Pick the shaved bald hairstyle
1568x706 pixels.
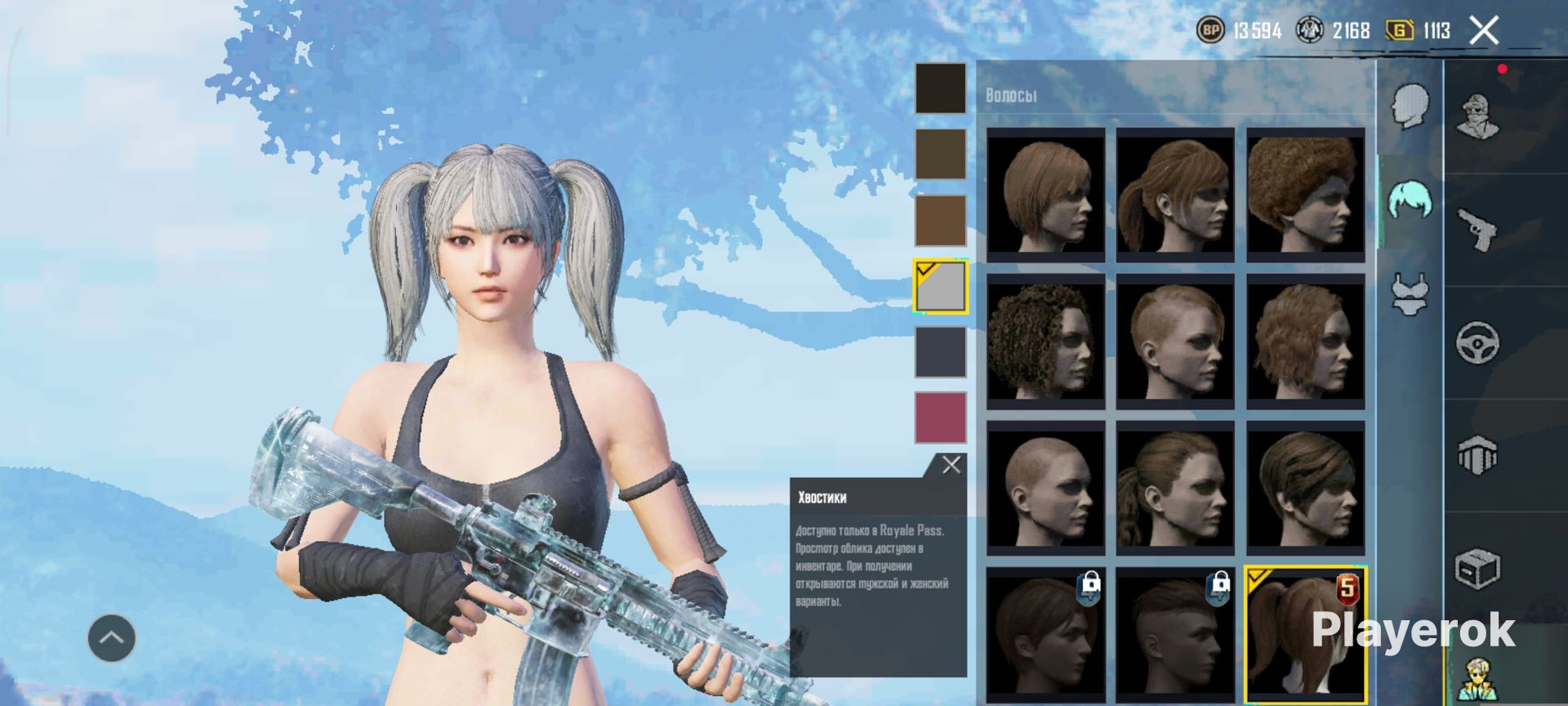(1045, 488)
